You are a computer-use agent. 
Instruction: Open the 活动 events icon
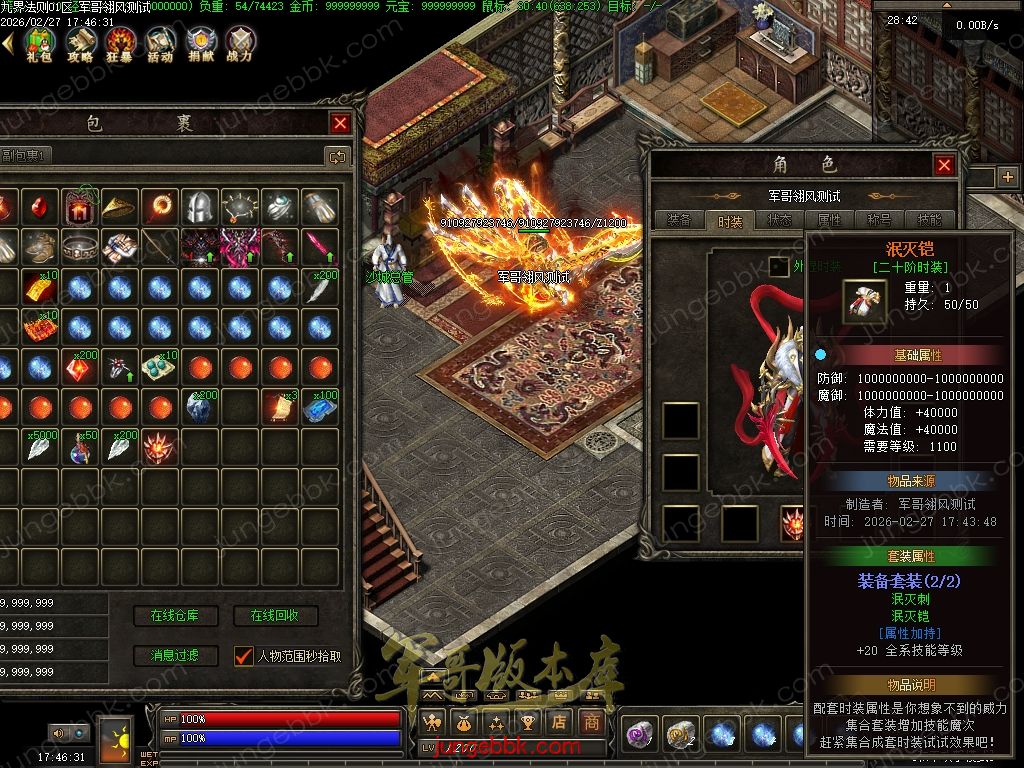160,44
